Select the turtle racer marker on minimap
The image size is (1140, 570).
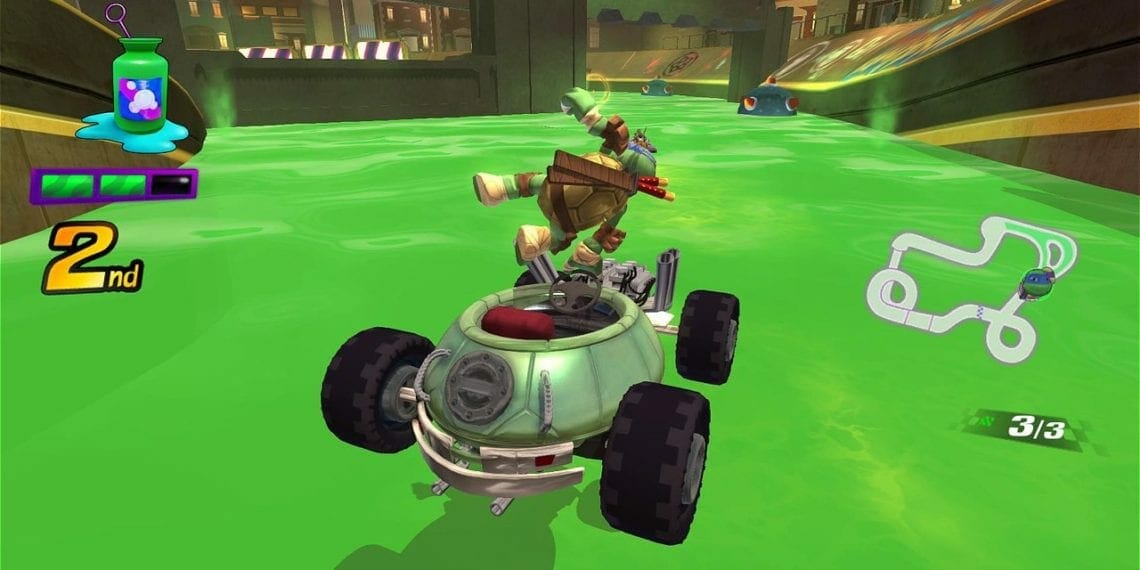pyautogui.click(x=1036, y=283)
